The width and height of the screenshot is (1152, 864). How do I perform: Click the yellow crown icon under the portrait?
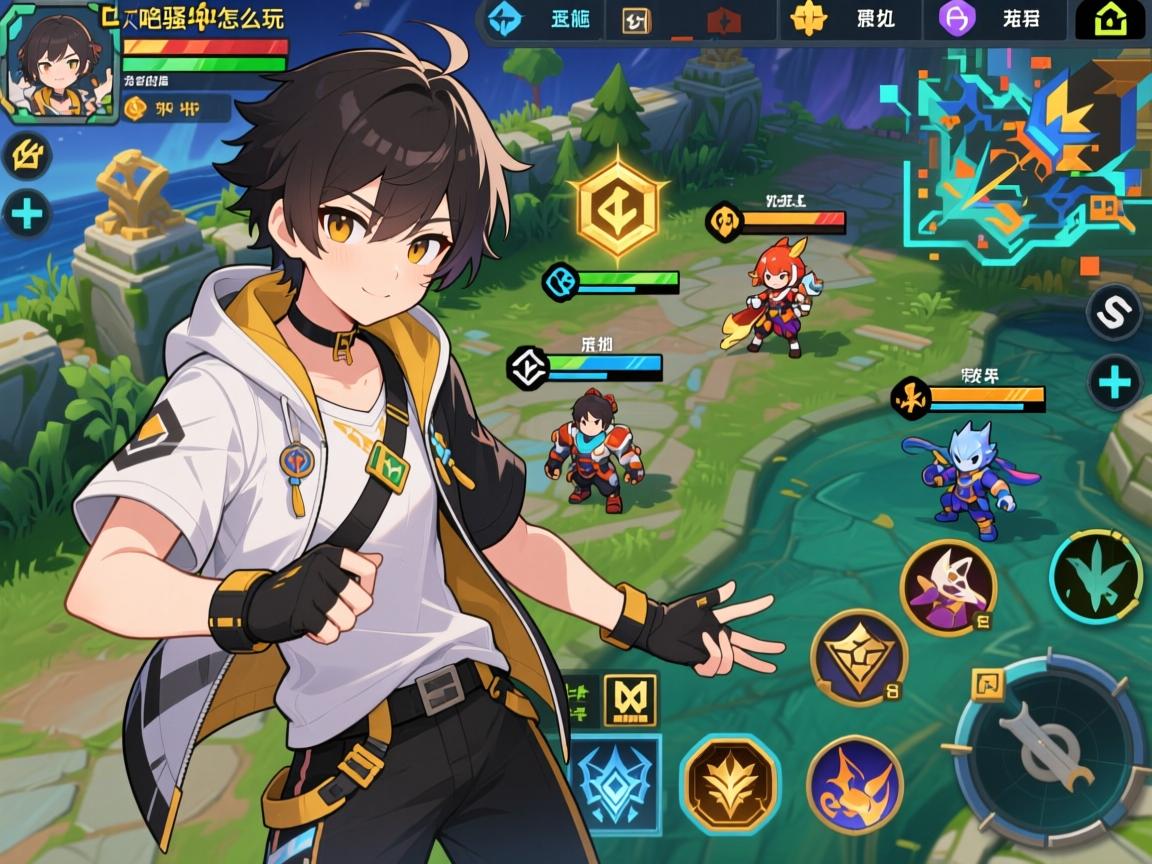coord(27,156)
